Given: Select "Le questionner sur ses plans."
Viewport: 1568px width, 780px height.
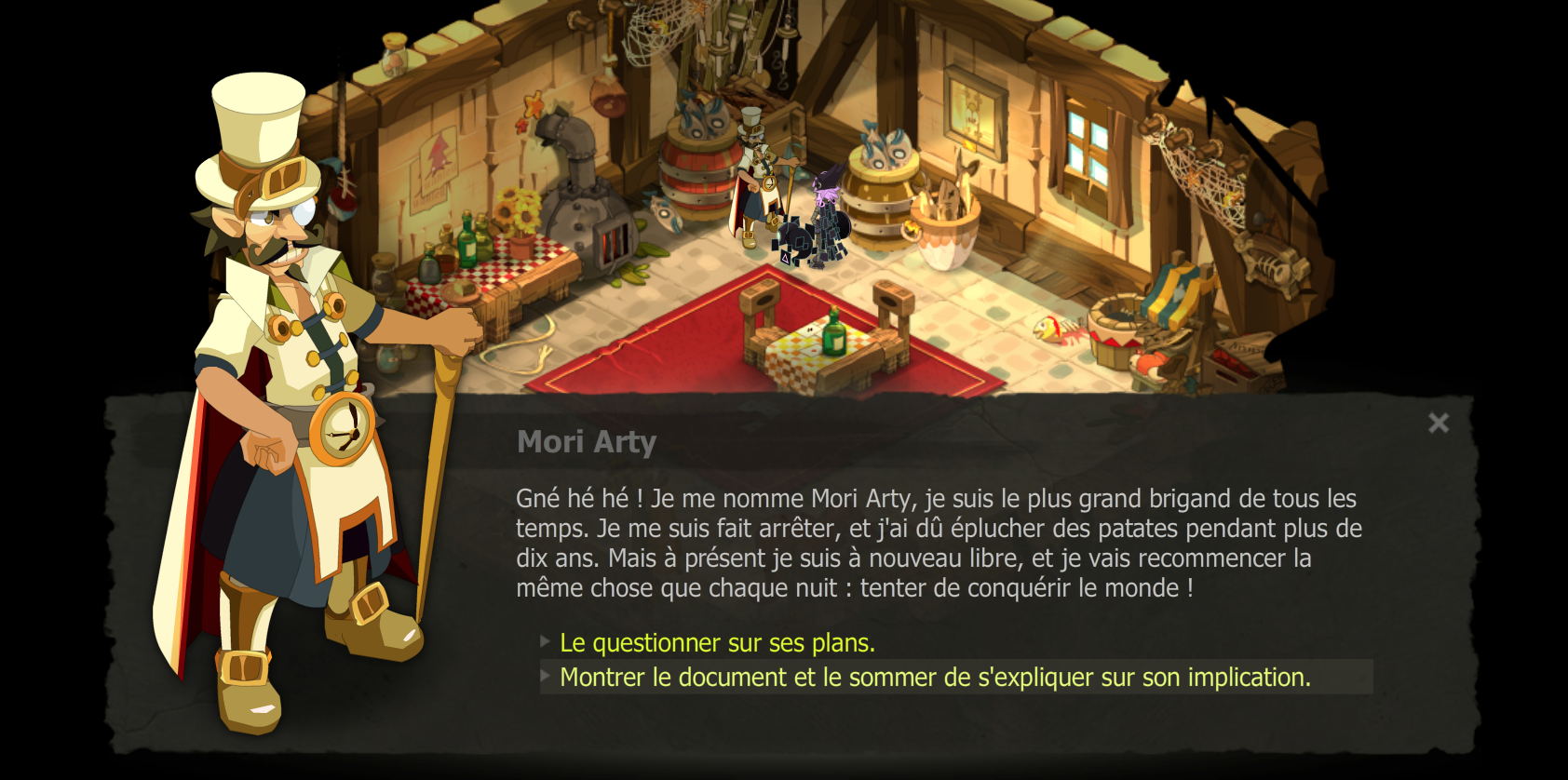Looking at the screenshot, I should coord(716,642).
